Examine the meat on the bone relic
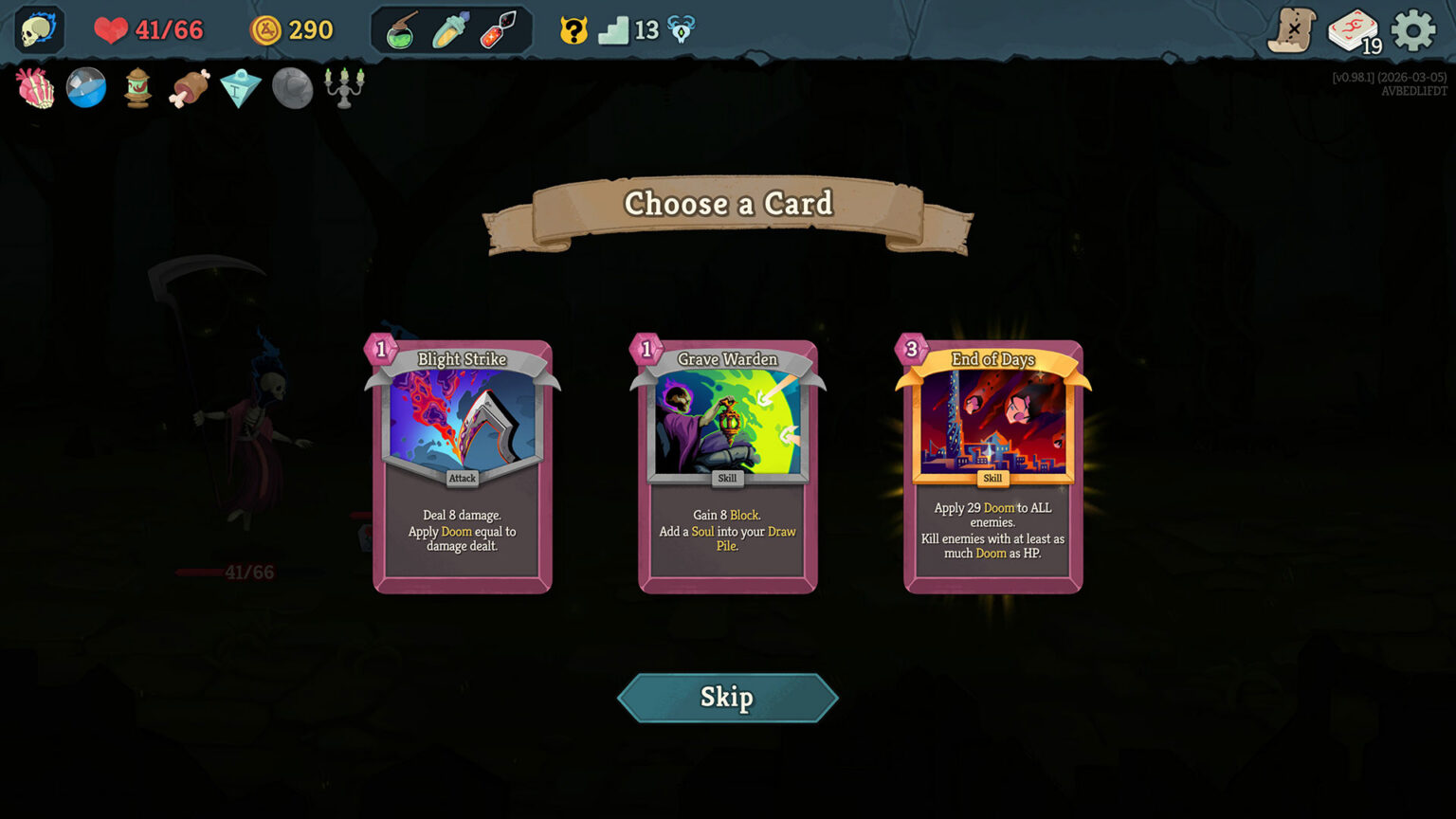The height and width of the screenshot is (819, 1456). click(x=189, y=88)
